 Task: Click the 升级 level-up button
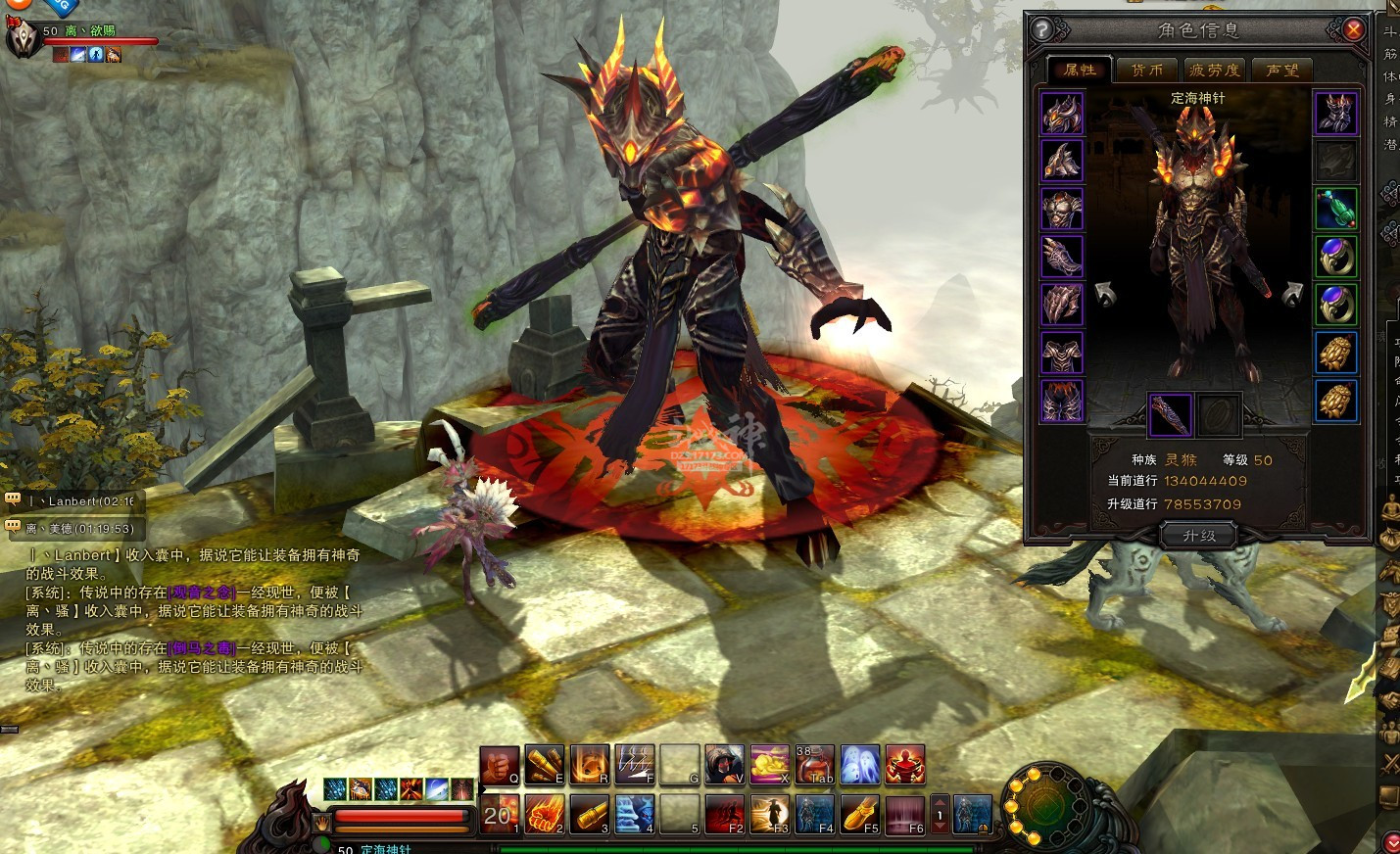tap(1198, 536)
